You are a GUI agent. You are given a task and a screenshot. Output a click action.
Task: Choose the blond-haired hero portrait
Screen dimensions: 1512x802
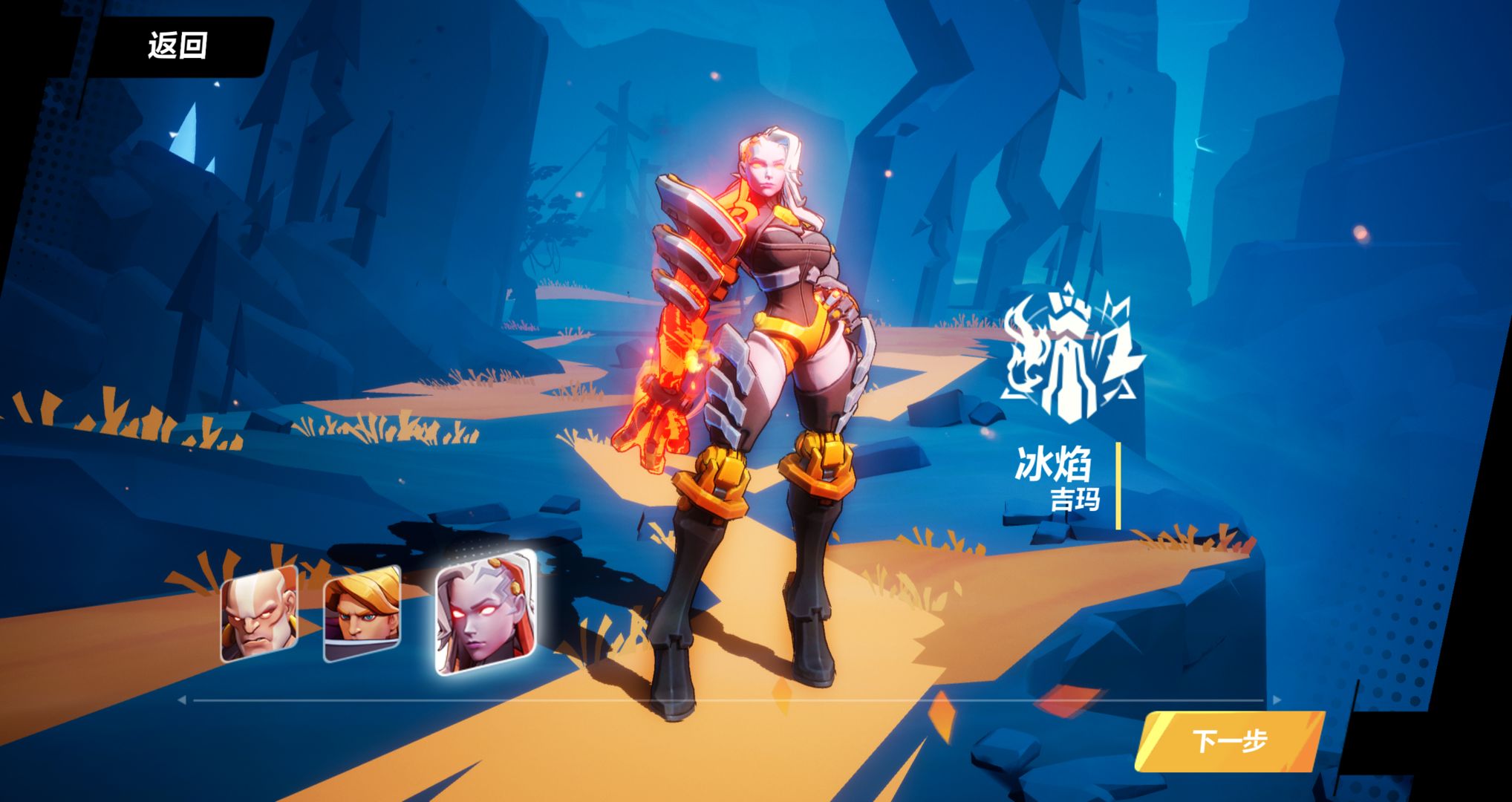click(x=362, y=614)
